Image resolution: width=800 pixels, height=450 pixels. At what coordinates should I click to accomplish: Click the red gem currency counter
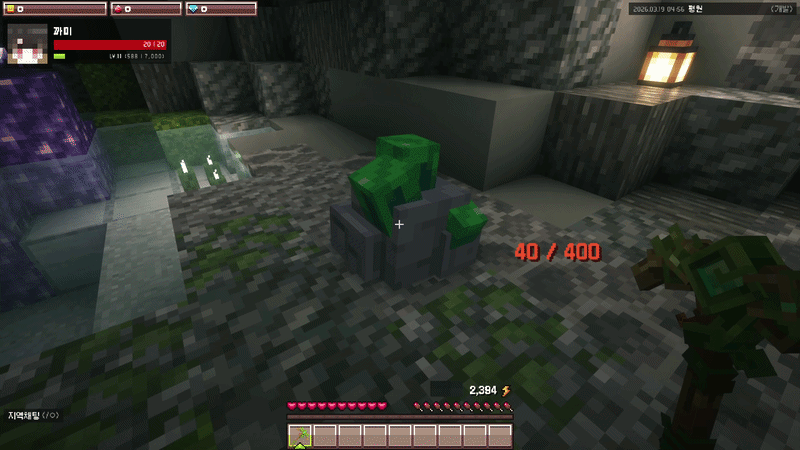pos(145,9)
